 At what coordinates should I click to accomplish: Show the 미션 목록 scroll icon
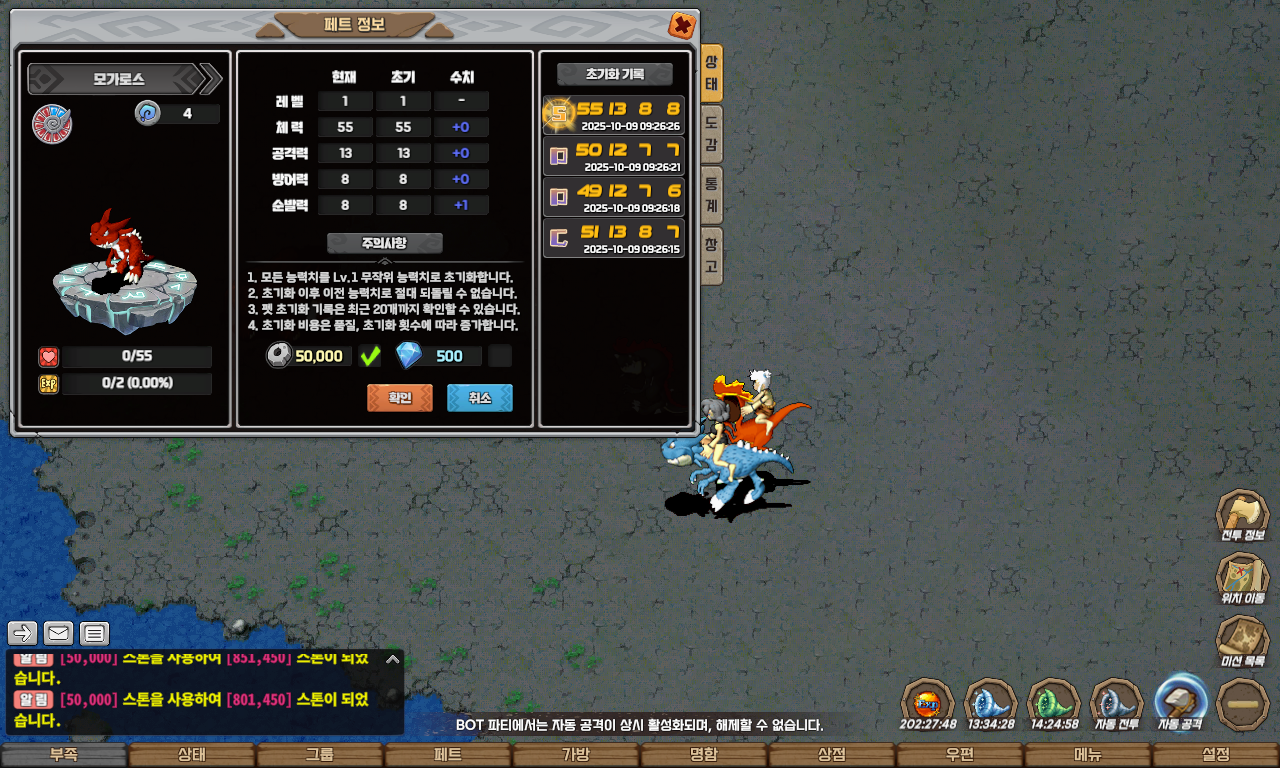coord(1242,642)
